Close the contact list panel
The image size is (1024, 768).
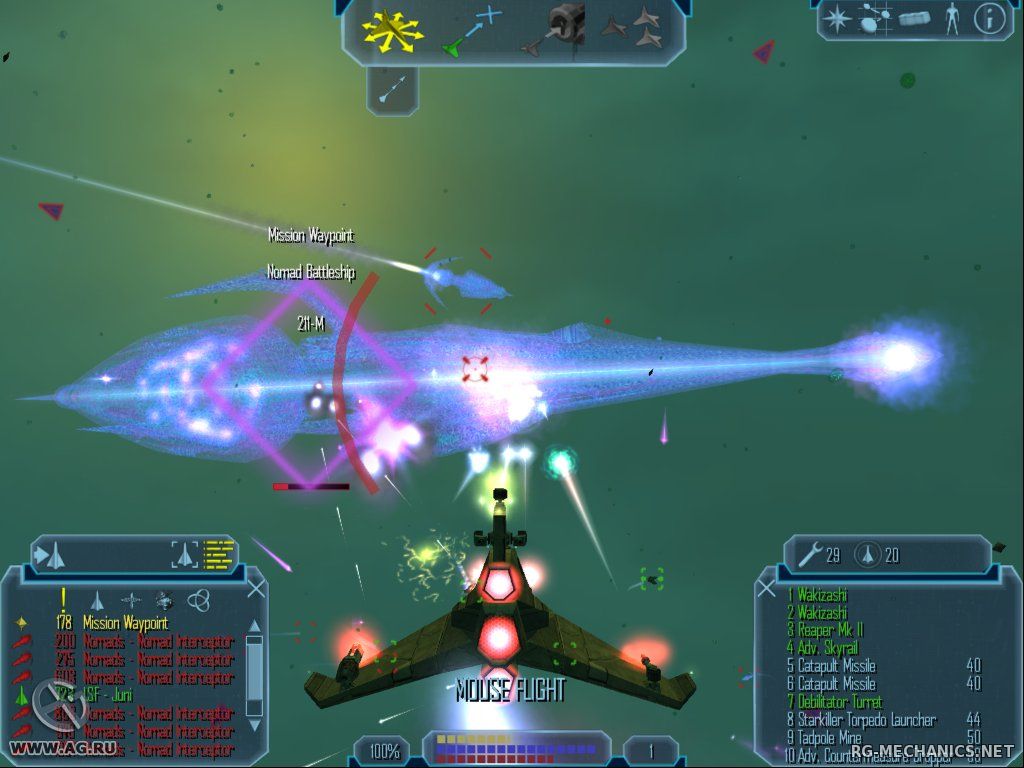click(256, 589)
